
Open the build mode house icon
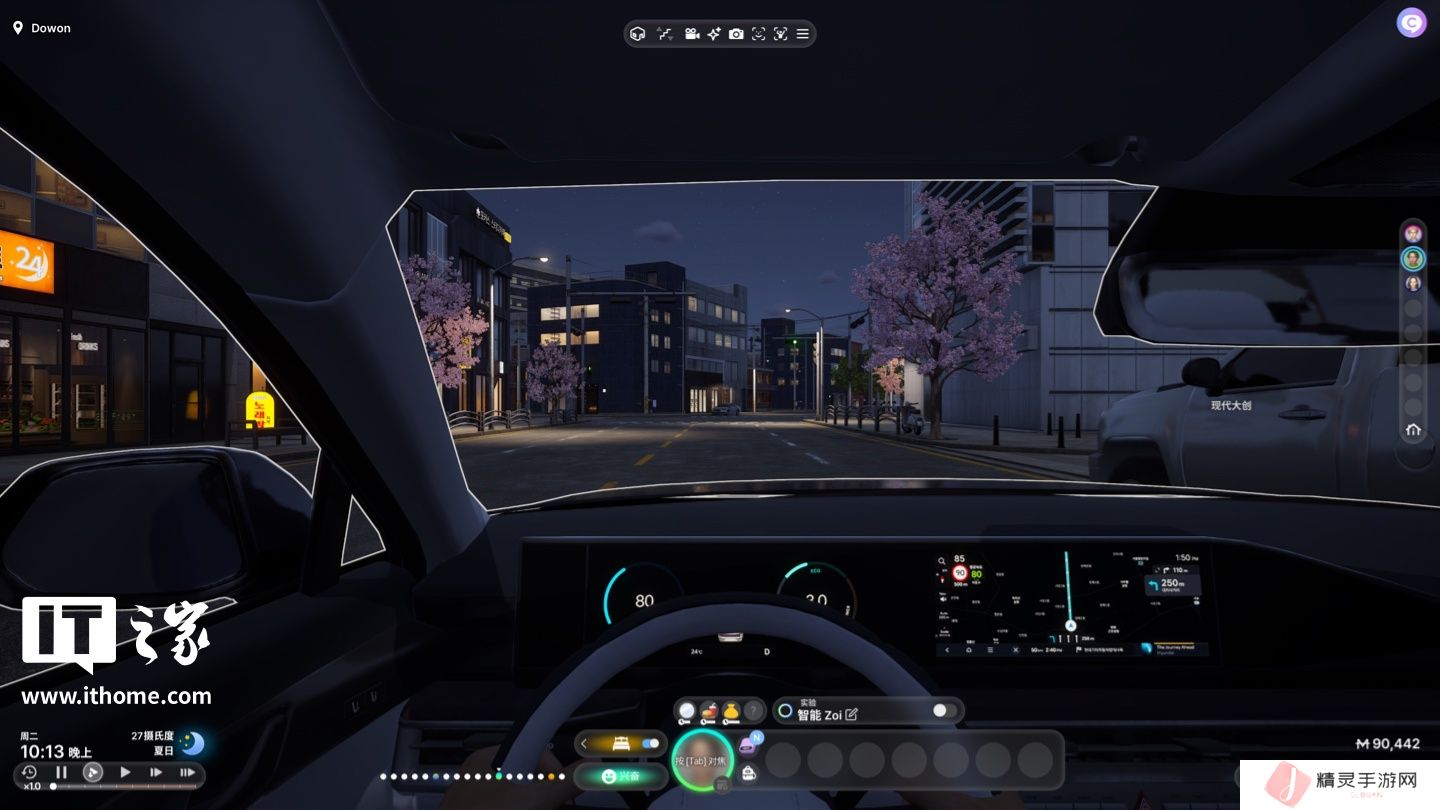637,34
